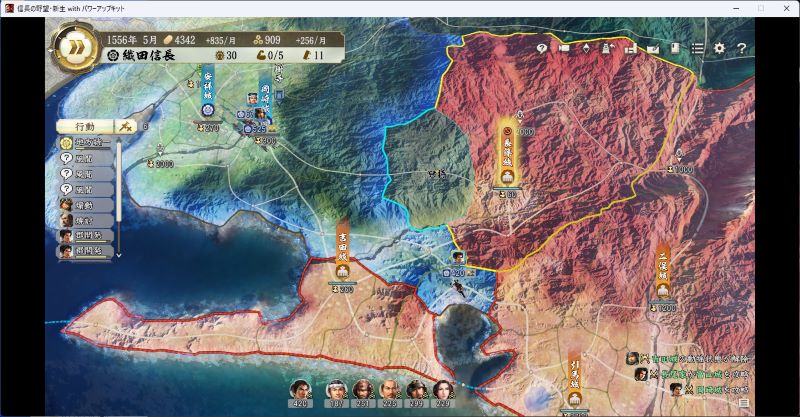
Task: Select the officer portrait with 420 troops
Action: pyautogui.click(x=299, y=391)
